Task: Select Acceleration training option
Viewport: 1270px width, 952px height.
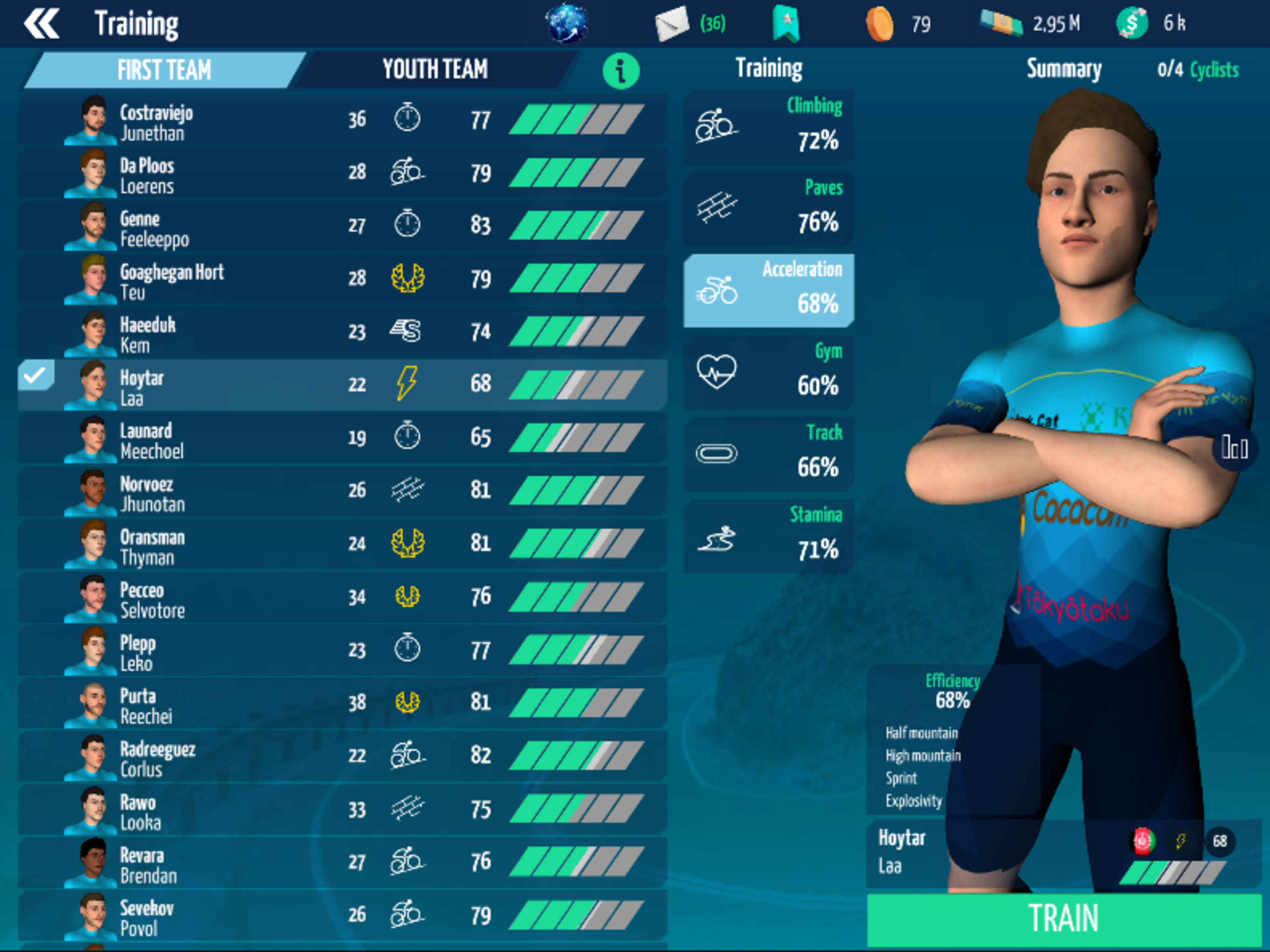Action: click(x=768, y=291)
